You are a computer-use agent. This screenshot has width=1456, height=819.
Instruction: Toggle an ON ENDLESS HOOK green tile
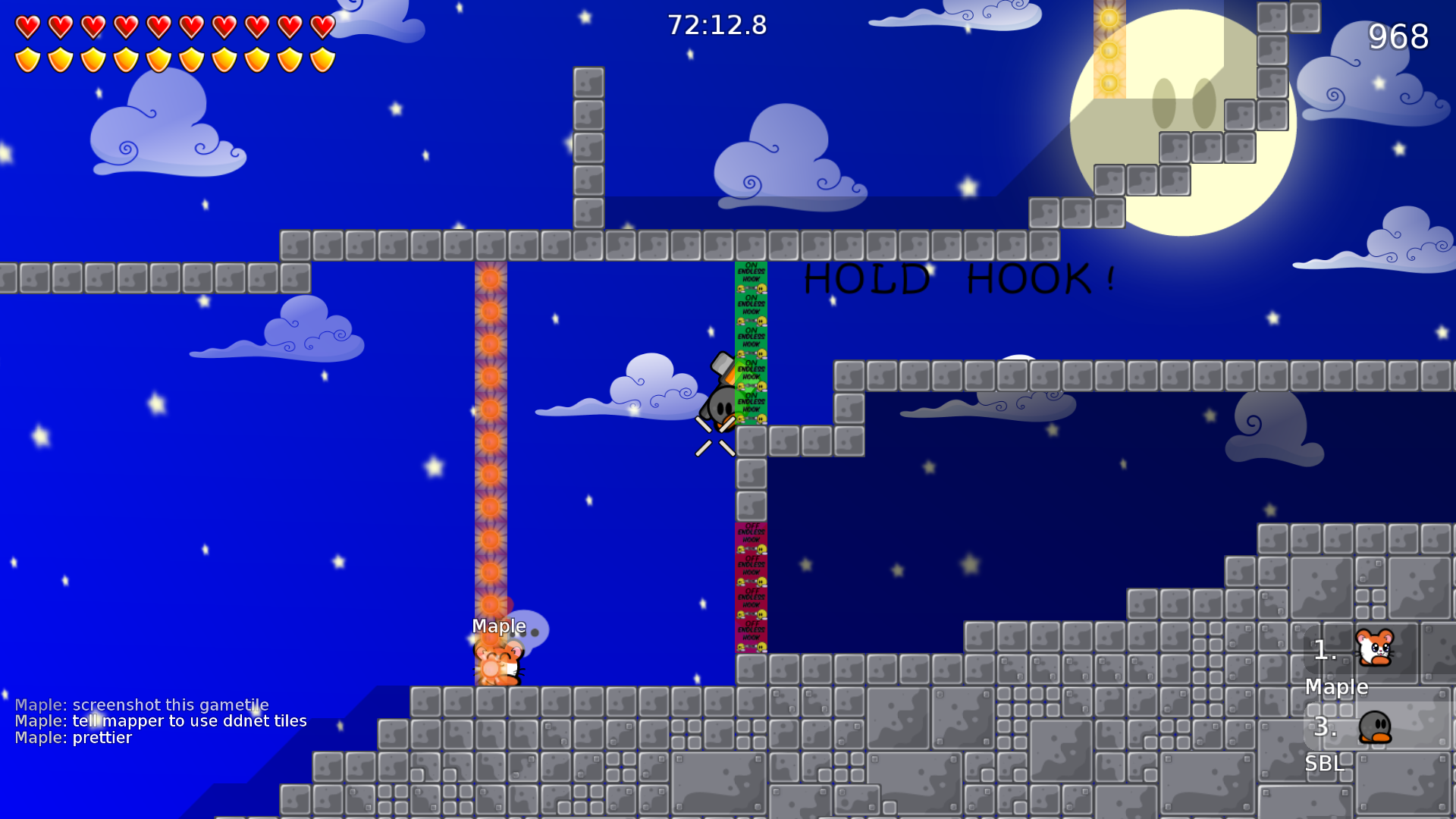click(x=750, y=341)
